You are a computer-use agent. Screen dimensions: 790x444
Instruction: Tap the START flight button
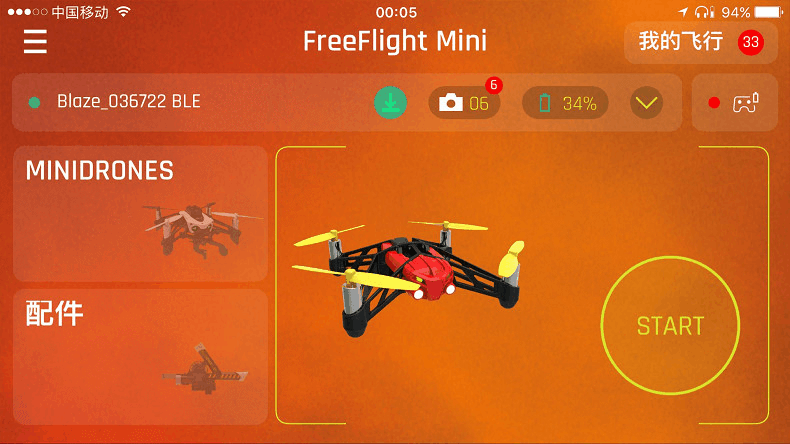point(670,326)
